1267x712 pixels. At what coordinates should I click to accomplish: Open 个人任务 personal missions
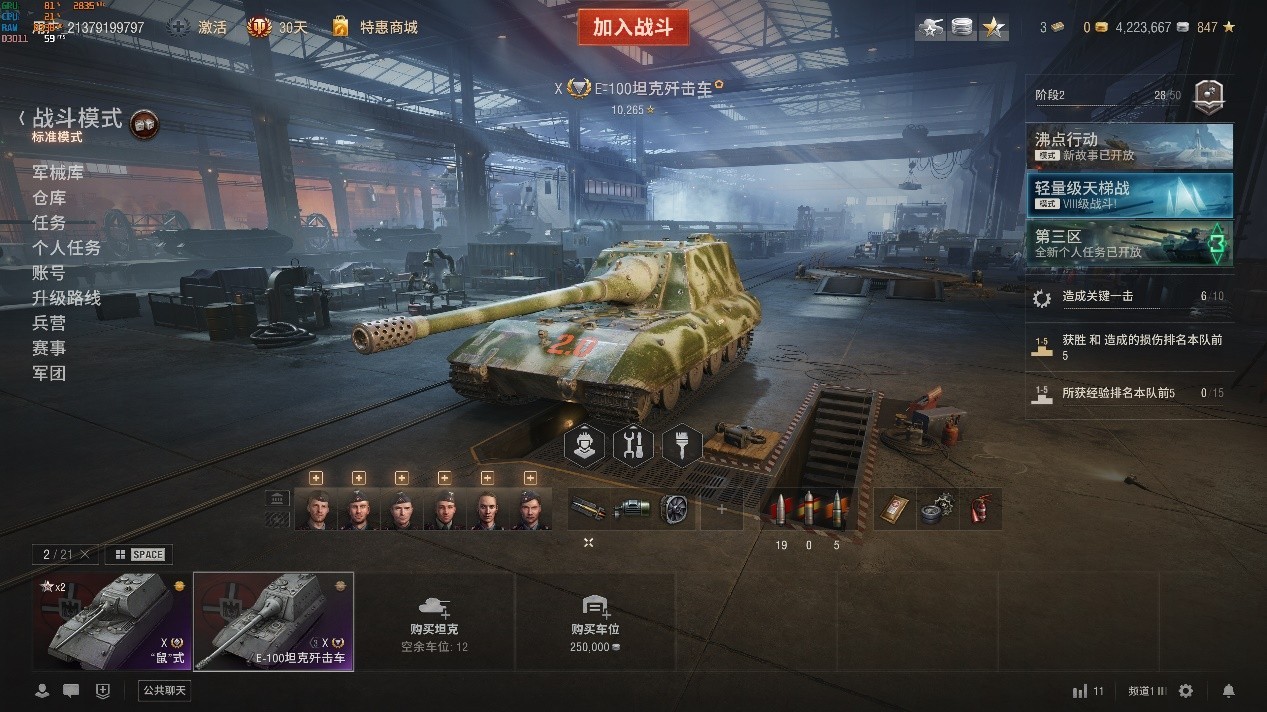66,248
